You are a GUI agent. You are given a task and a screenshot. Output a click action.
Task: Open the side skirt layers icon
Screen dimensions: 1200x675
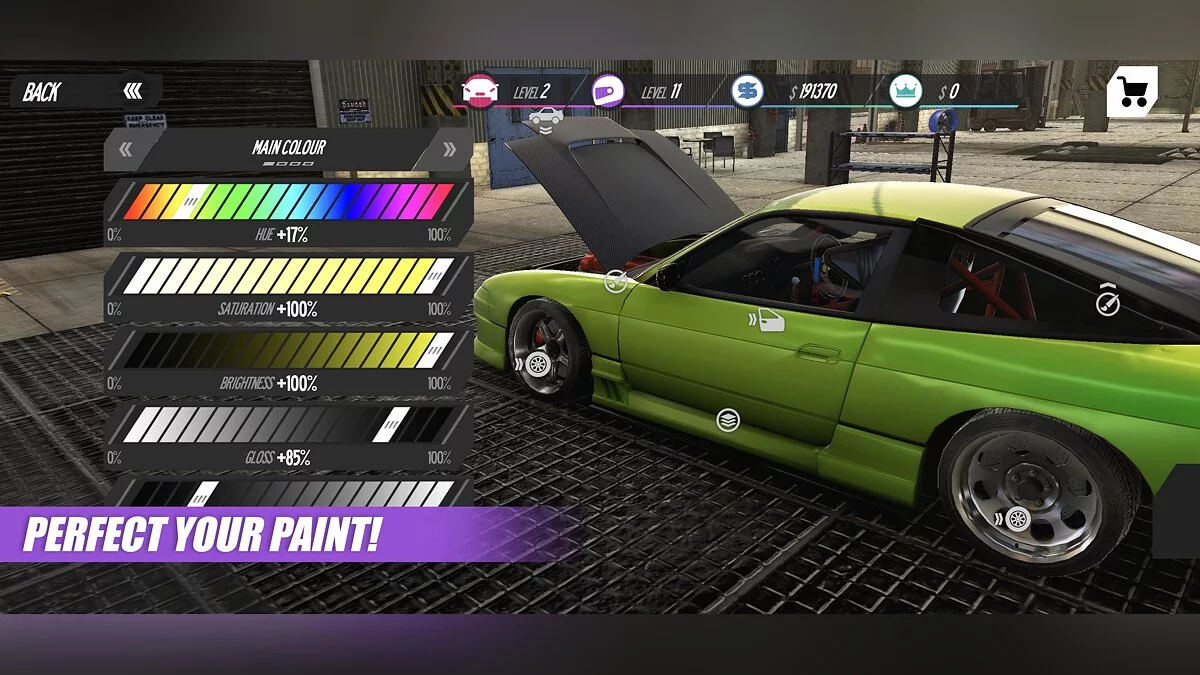pyautogui.click(x=727, y=420)
